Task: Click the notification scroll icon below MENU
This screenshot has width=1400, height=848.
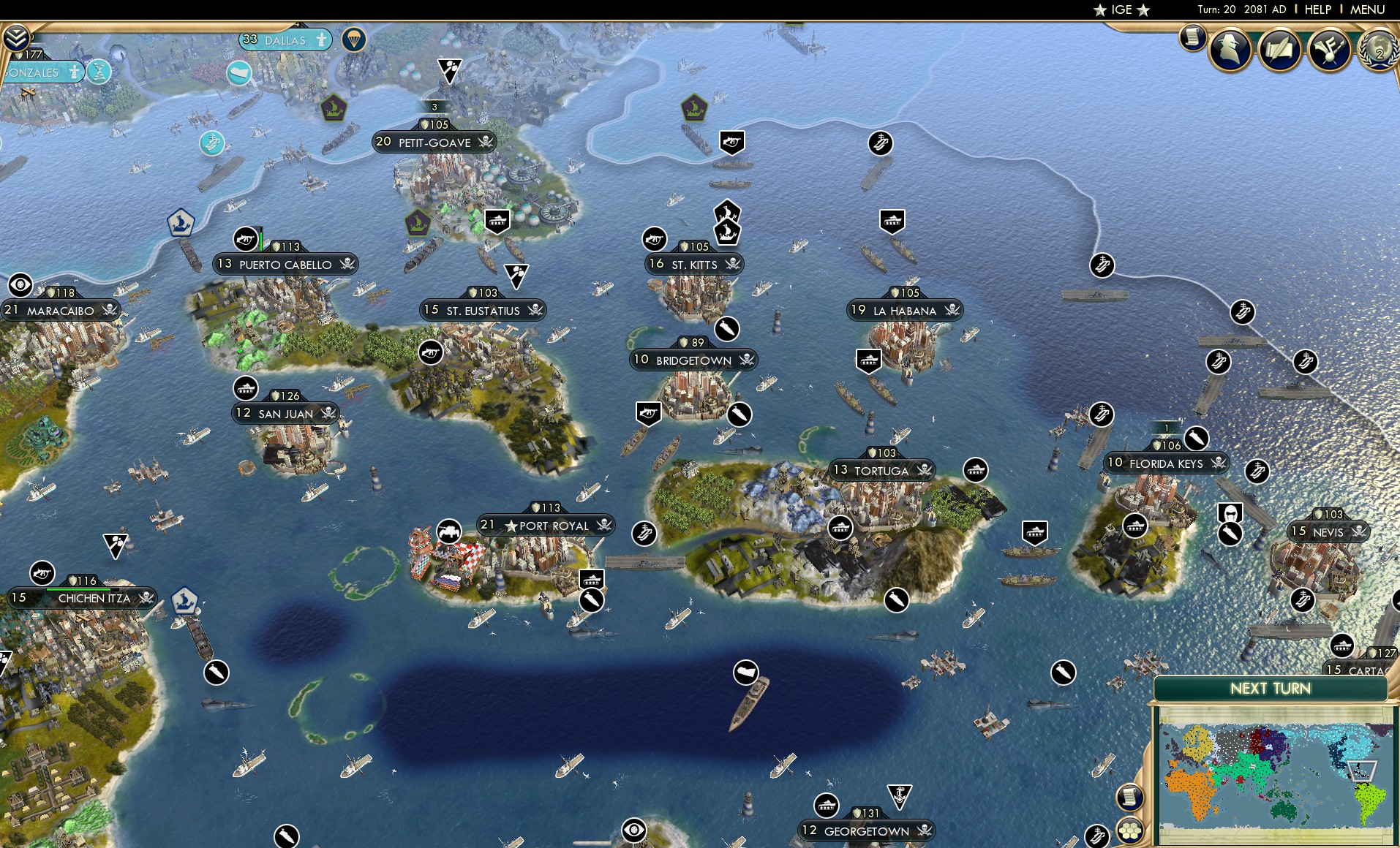Action: coord(1192,37)
